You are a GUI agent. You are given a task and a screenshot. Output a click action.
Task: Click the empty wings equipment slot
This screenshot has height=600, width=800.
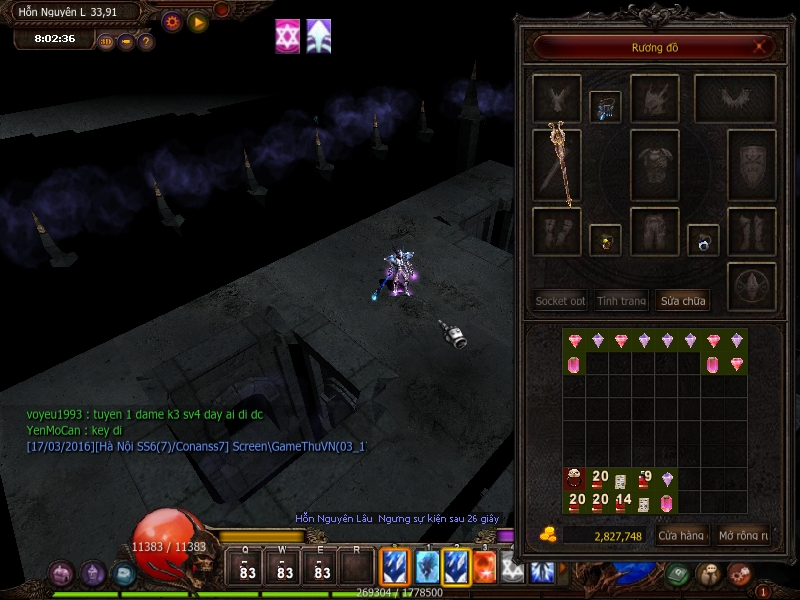click(735, 99)
